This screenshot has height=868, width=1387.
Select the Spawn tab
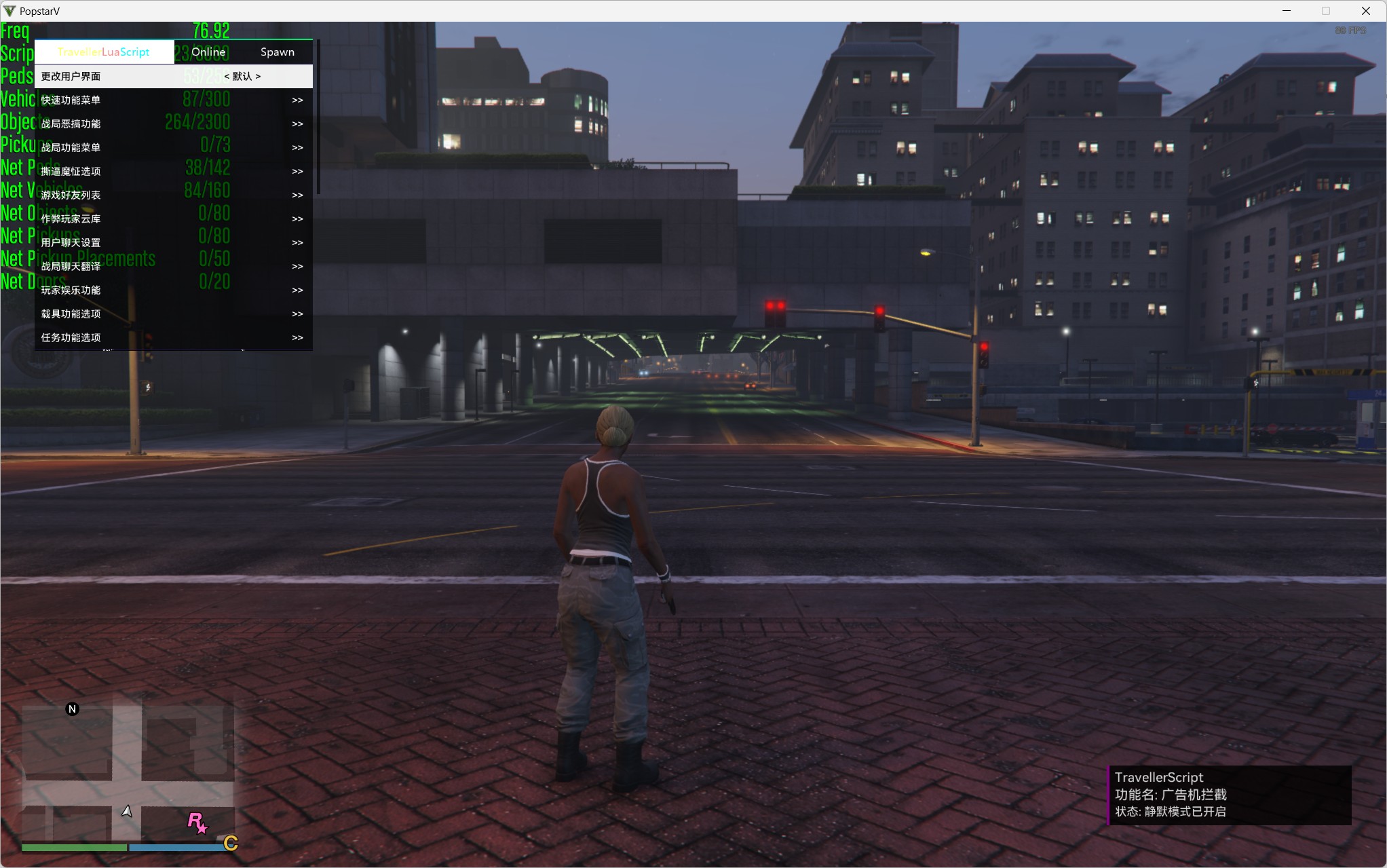pyautogui.click(x=277, y=52)
